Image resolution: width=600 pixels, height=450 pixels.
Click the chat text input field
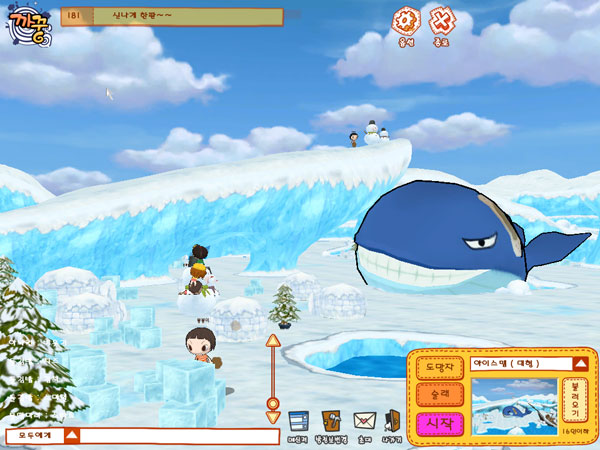(x=178, y=436)
